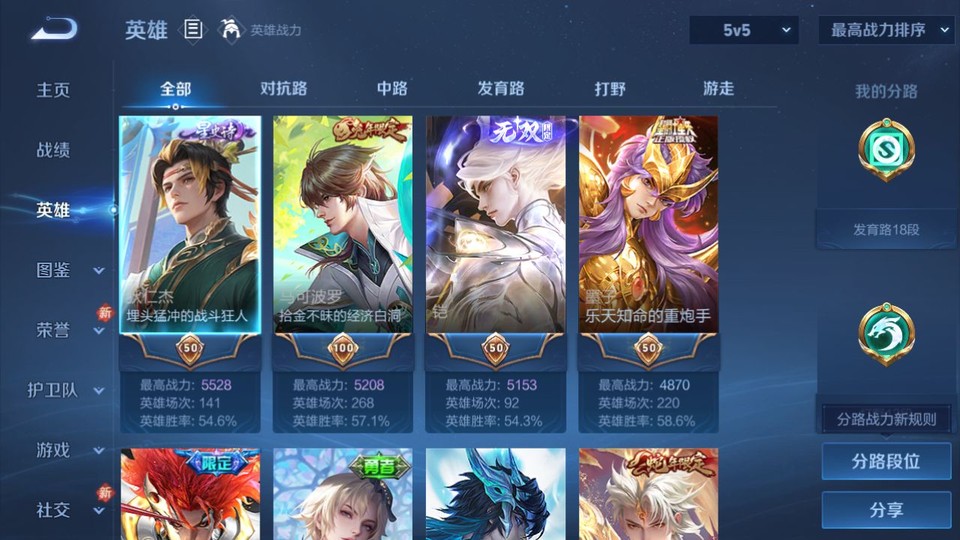This screenshot has height=540, width=960.
Task: Switch to the 游走 tab
Action: tap(718, 89)
